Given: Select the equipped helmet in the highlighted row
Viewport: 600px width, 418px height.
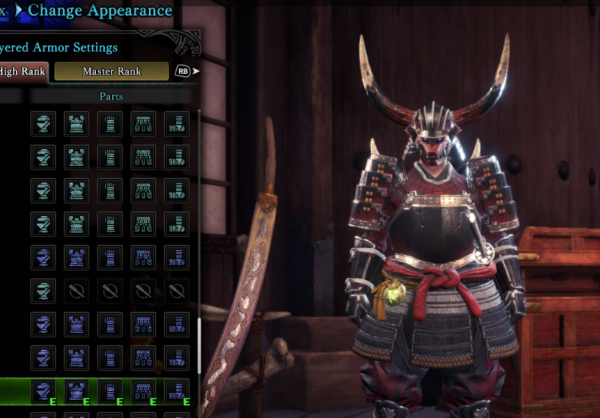Looking at the screenshot, I should click(x=43, y=391).
